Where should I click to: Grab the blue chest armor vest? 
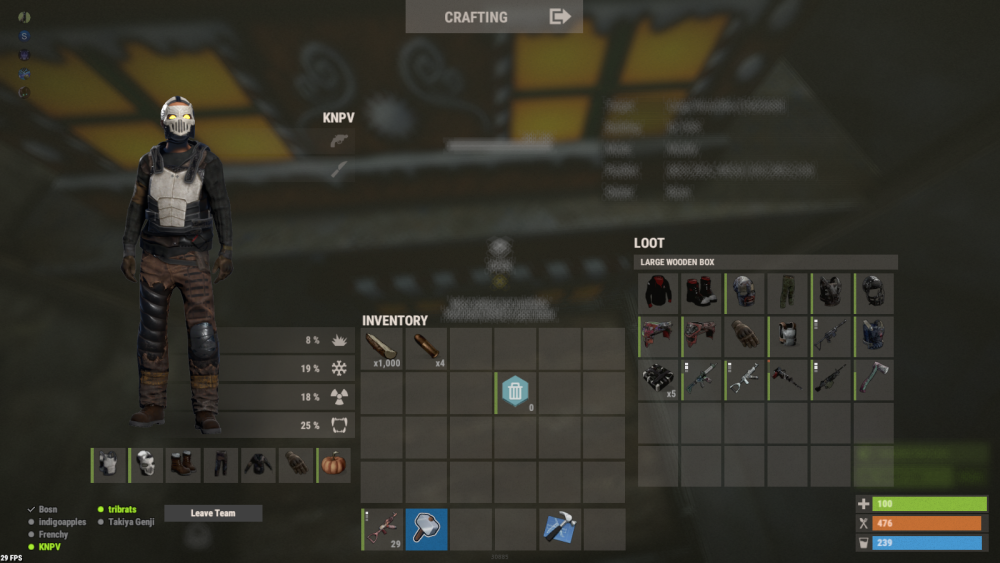[875, 337]
